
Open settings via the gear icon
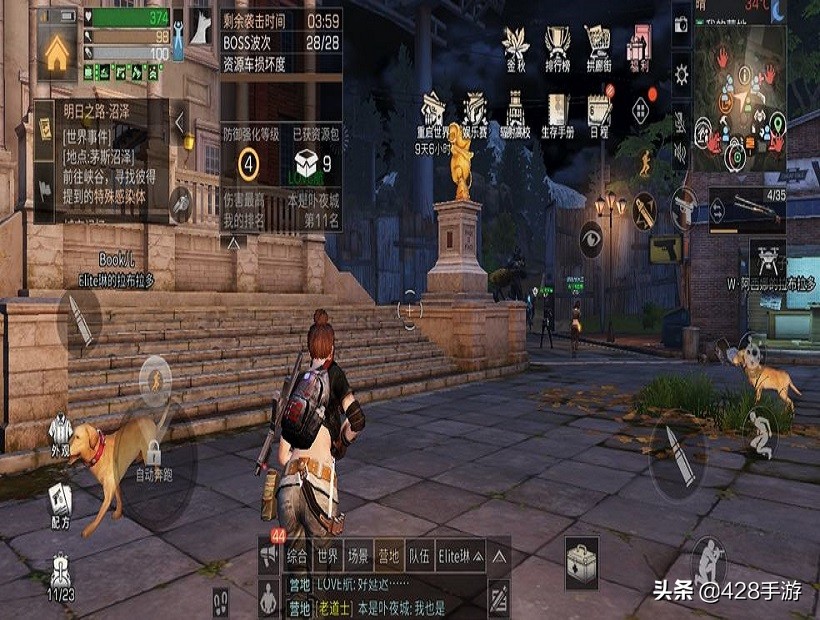tap(681, 74)
